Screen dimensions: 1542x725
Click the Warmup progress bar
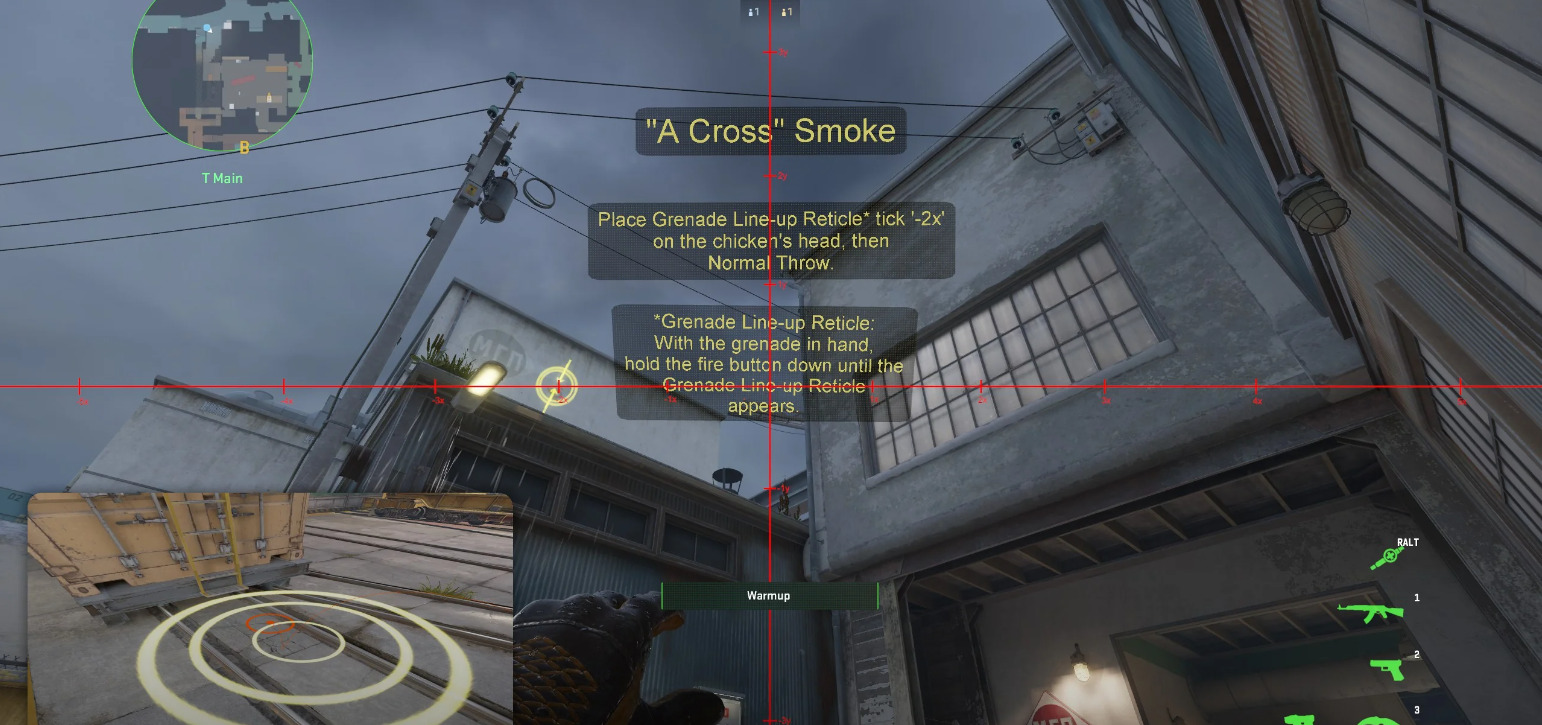[x=767, y=595]
